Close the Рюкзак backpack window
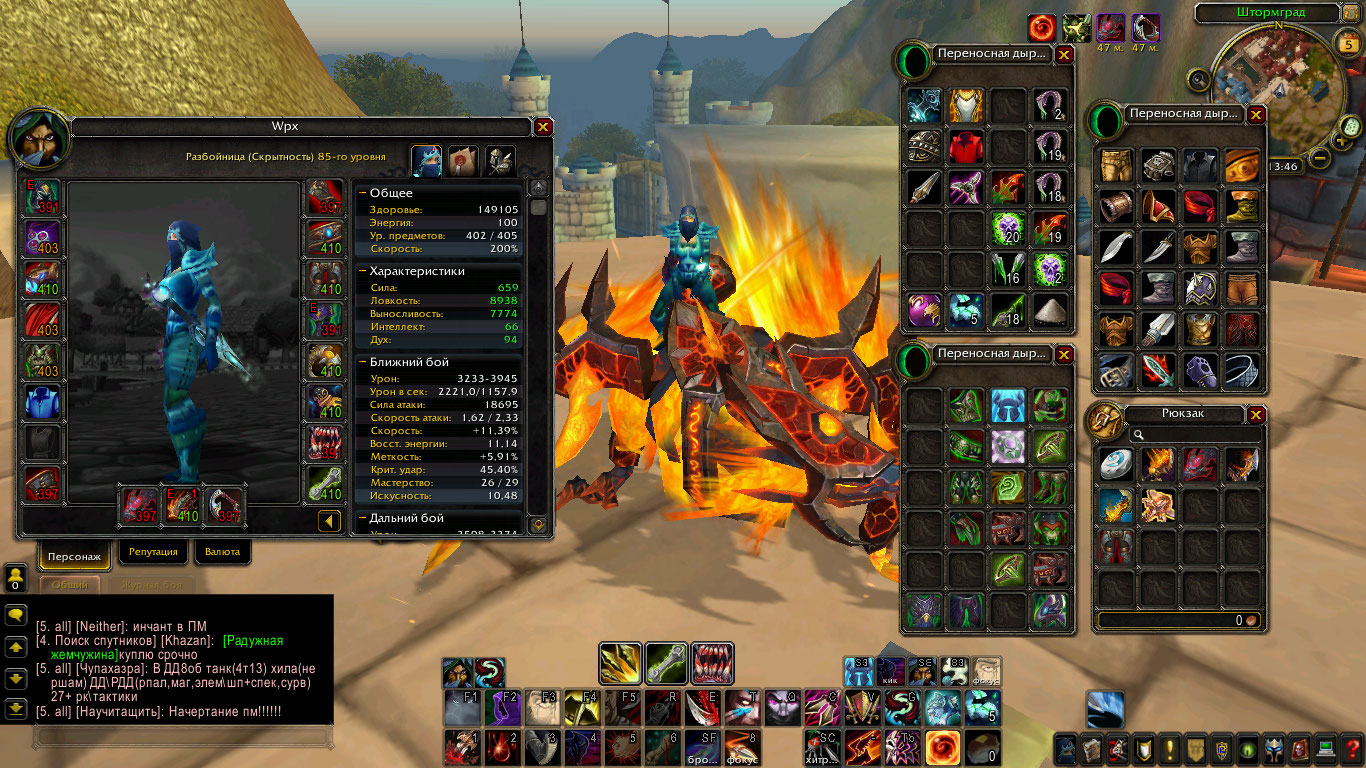This screenshot has width=1366, height=768. (1256, 415)
